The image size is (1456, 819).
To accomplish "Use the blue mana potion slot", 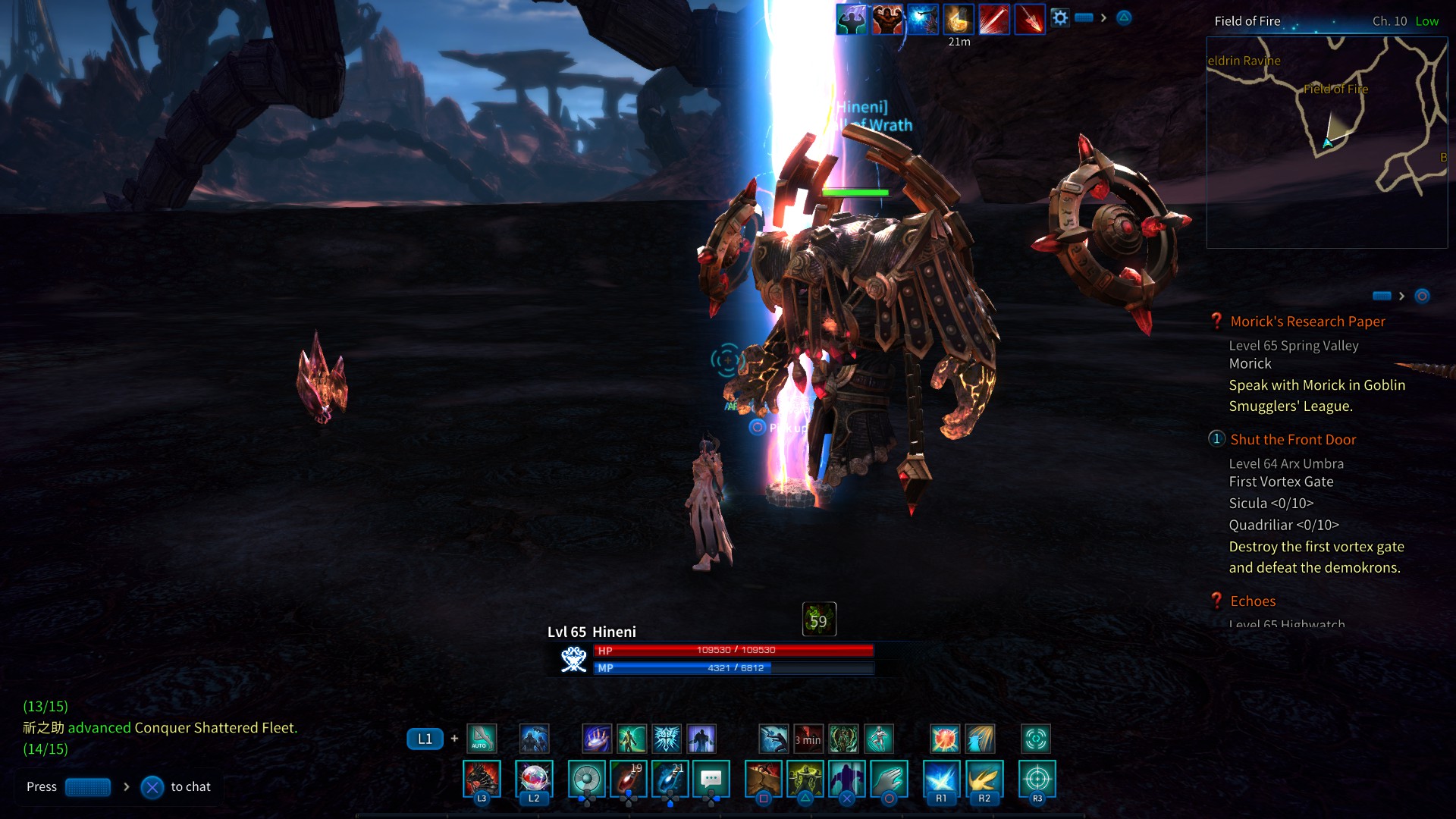I will [670, 780].
